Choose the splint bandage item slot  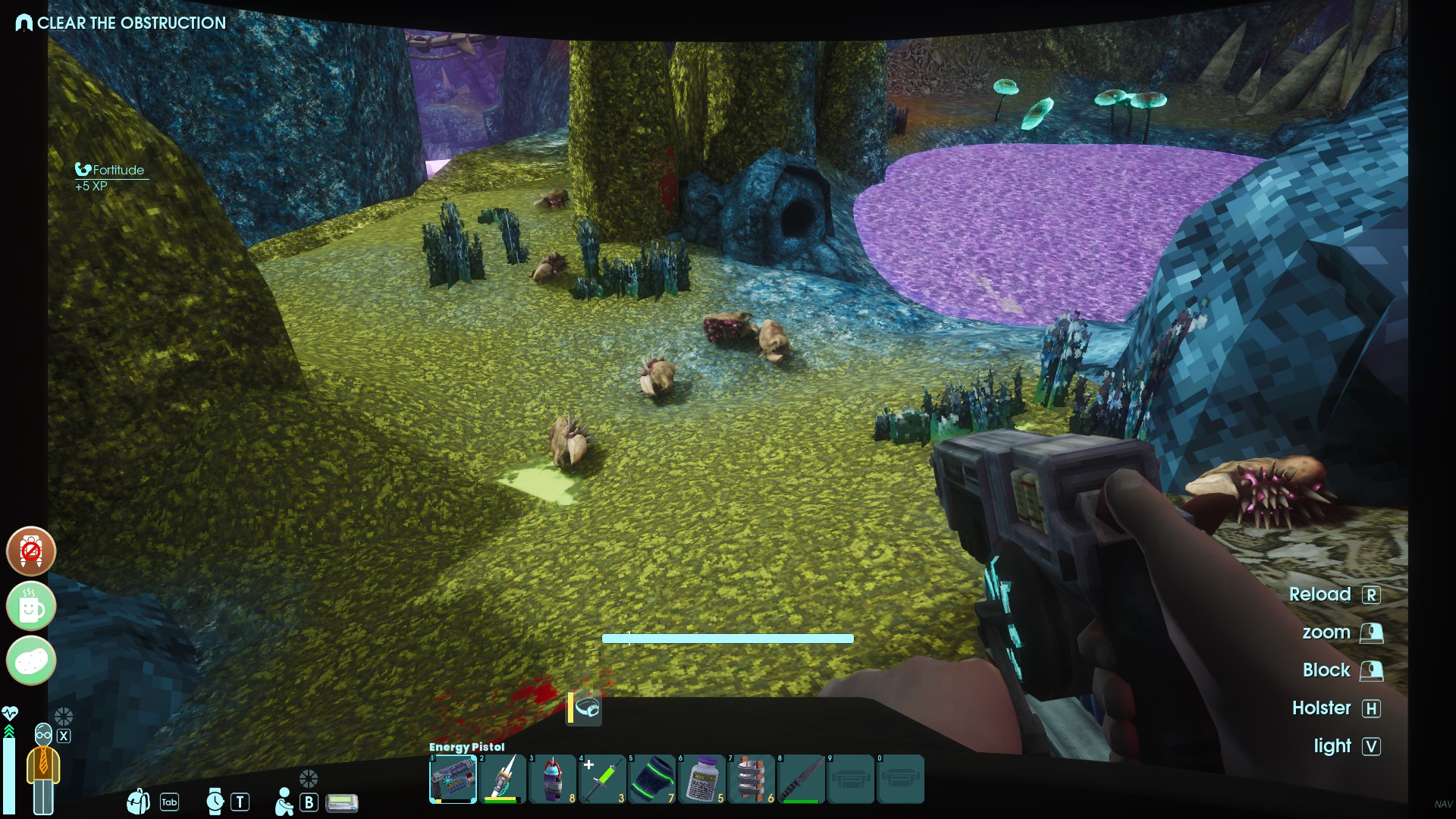(752, 779)
